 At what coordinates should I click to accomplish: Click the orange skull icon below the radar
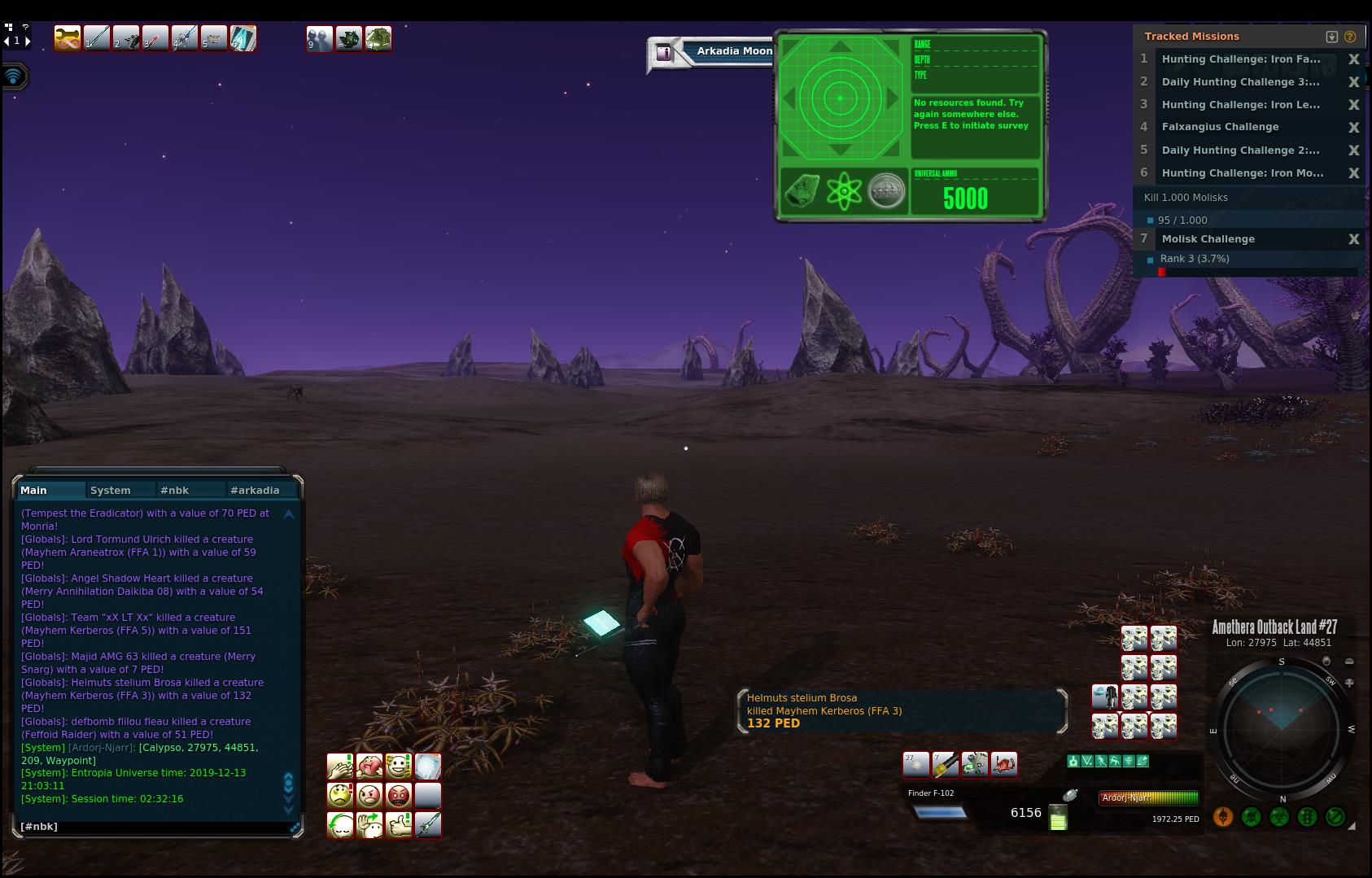click(1222, 817)
